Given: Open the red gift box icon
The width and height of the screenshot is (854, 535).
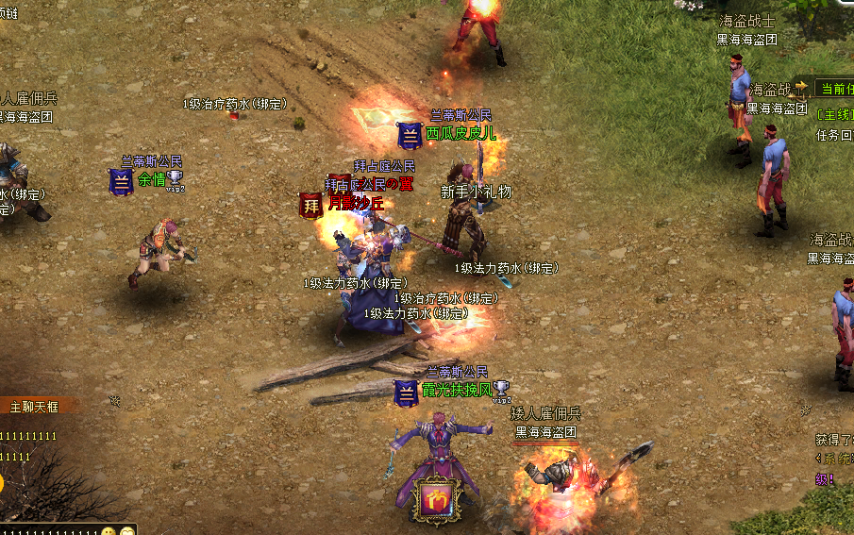Looking at the screenshot, I should pyautogui.click(x=436, y=499).
